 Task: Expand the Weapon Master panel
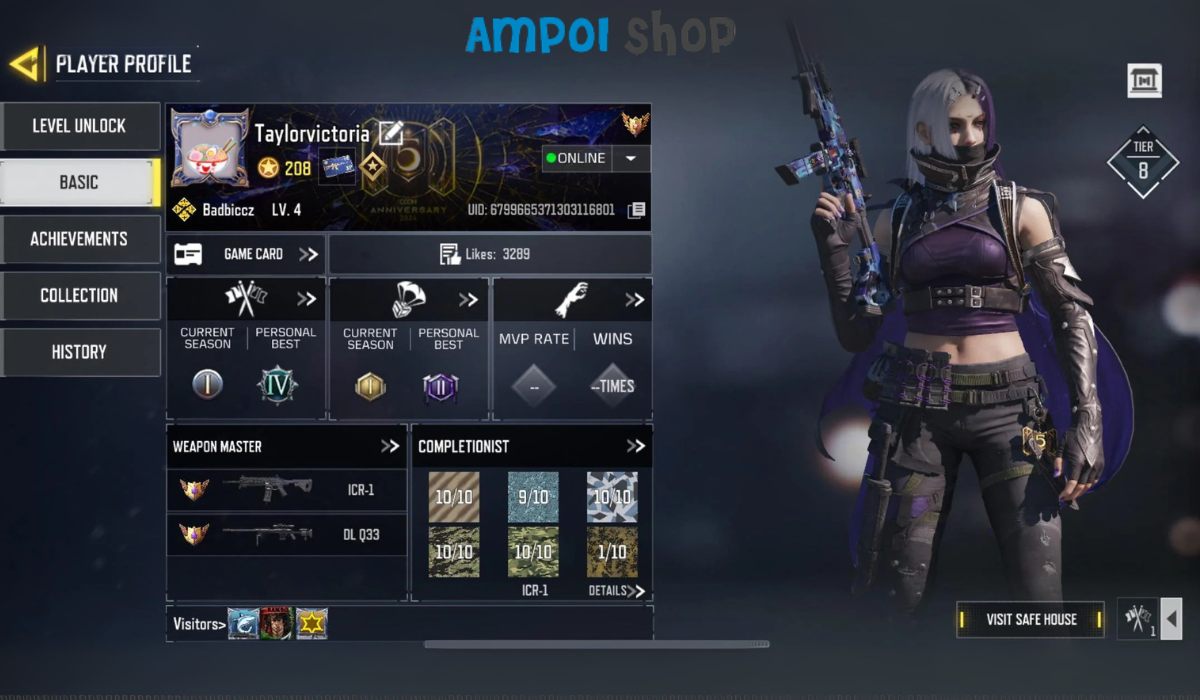click(389, 447)
